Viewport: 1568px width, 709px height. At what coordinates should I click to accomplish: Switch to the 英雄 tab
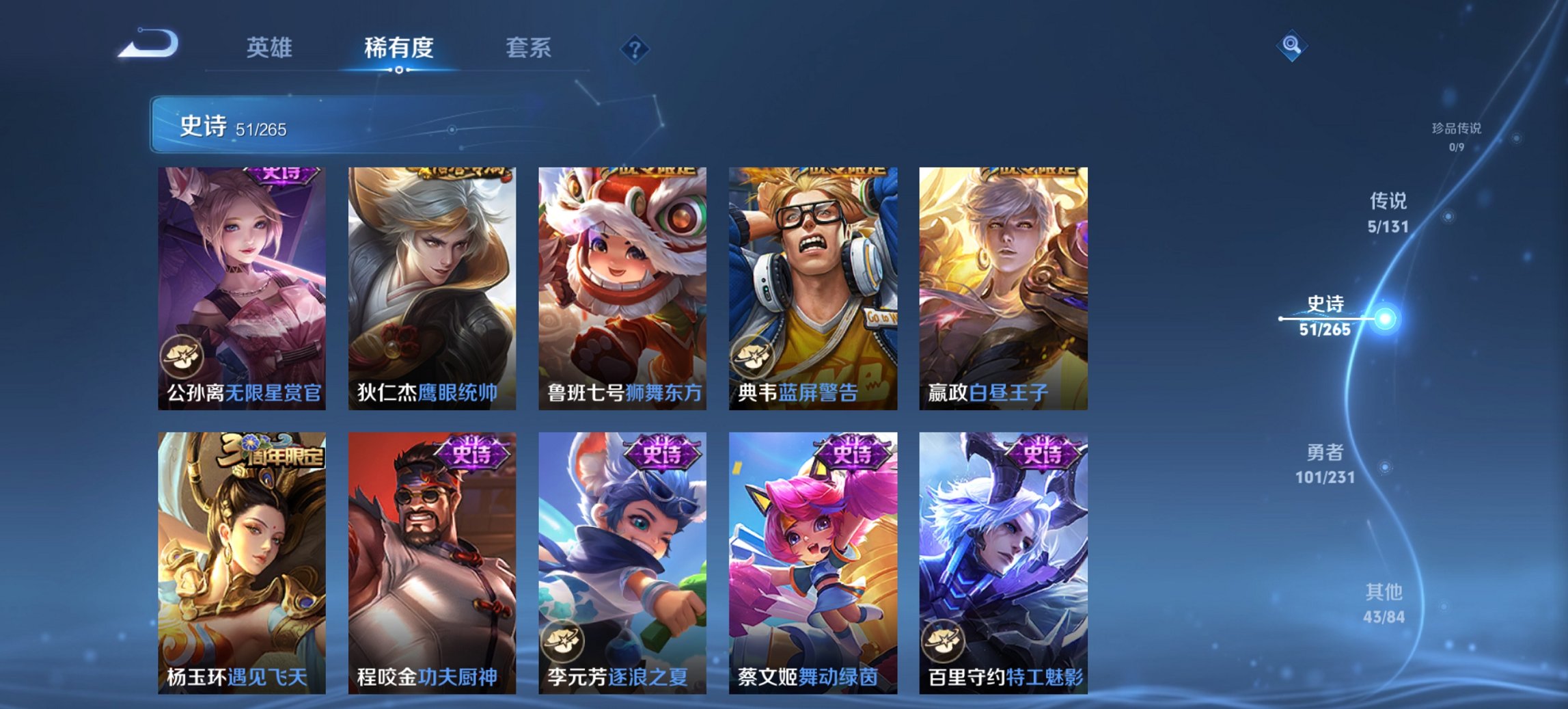[x=271, y=48]
